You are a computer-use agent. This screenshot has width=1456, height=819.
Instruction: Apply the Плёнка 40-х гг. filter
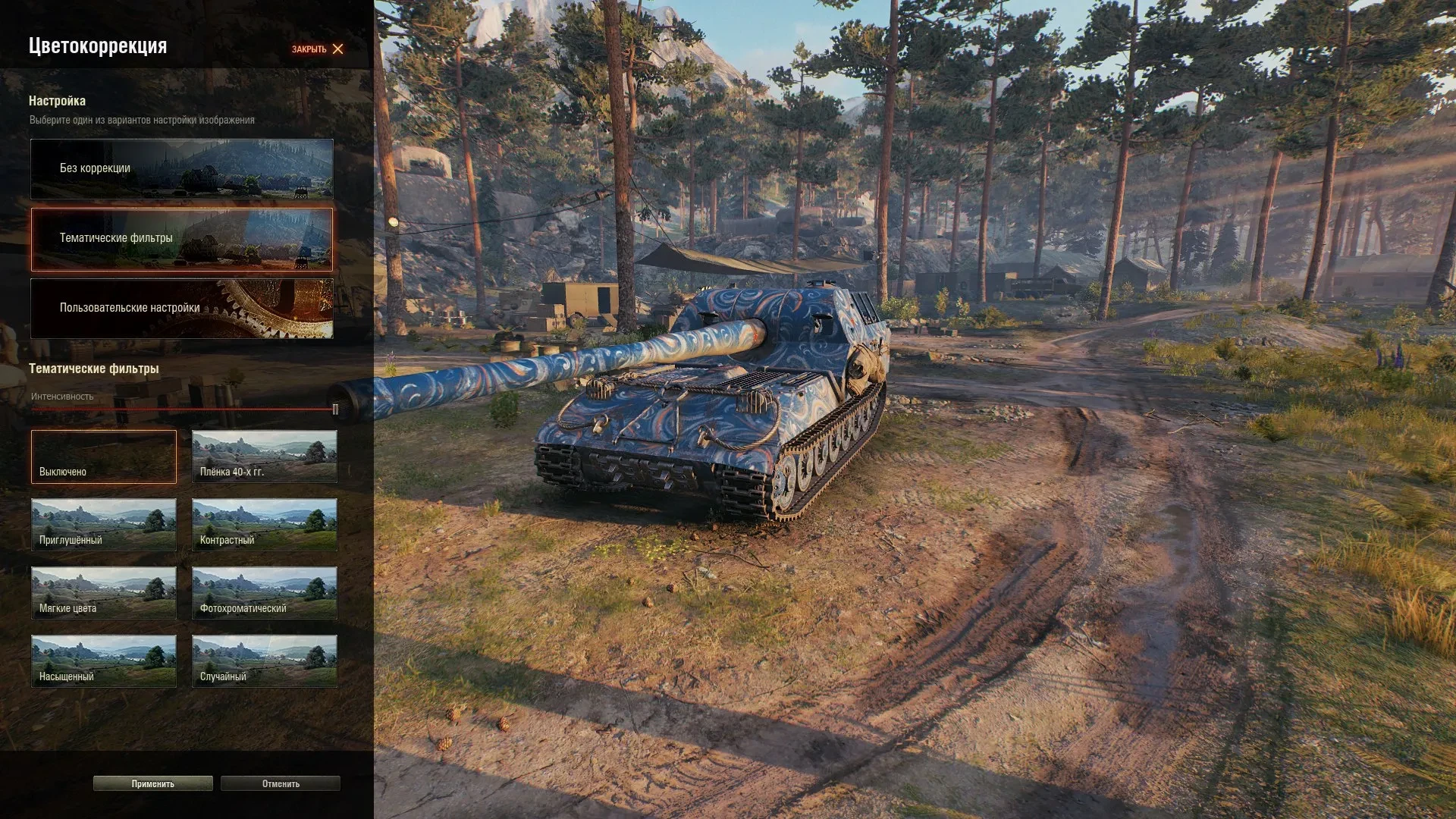coord(265,457)
